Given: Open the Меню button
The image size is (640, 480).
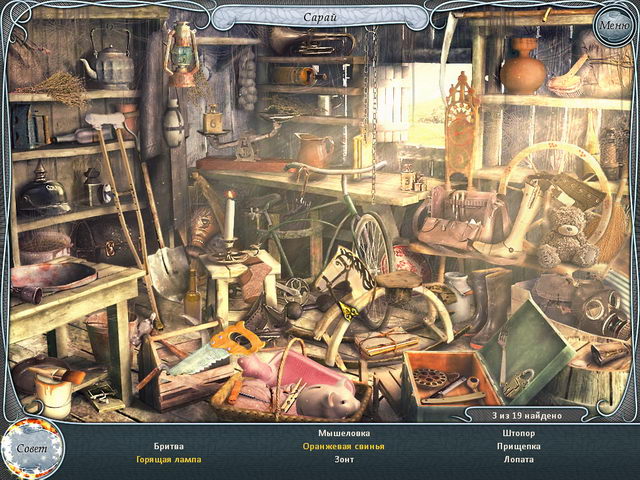Looking at the screenshot, I should (611, 25).
